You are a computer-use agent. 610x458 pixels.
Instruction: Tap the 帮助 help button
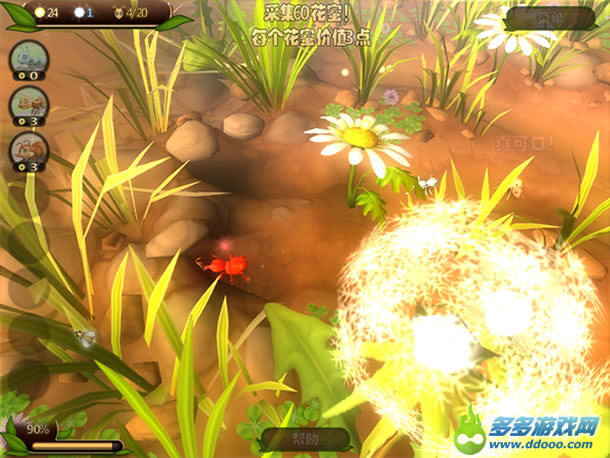click(305, 438)
